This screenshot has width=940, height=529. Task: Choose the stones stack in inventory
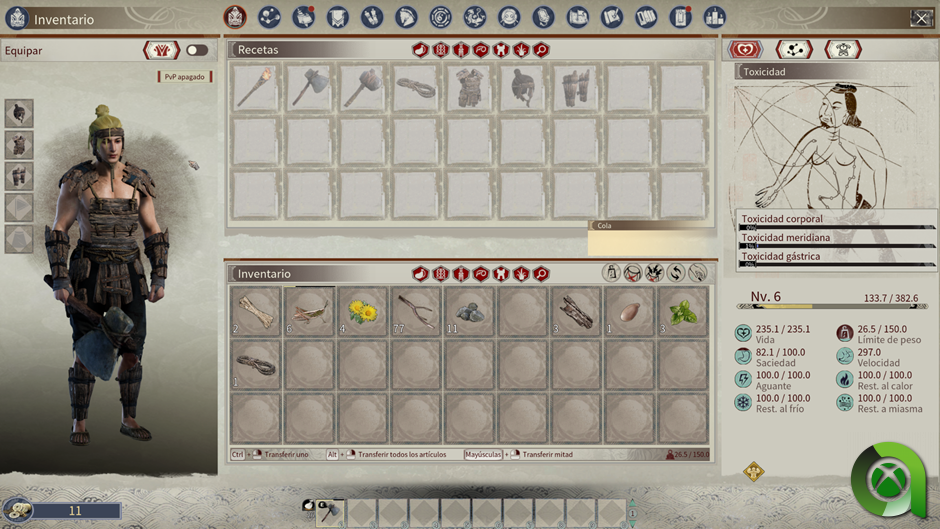click(469, 311)
